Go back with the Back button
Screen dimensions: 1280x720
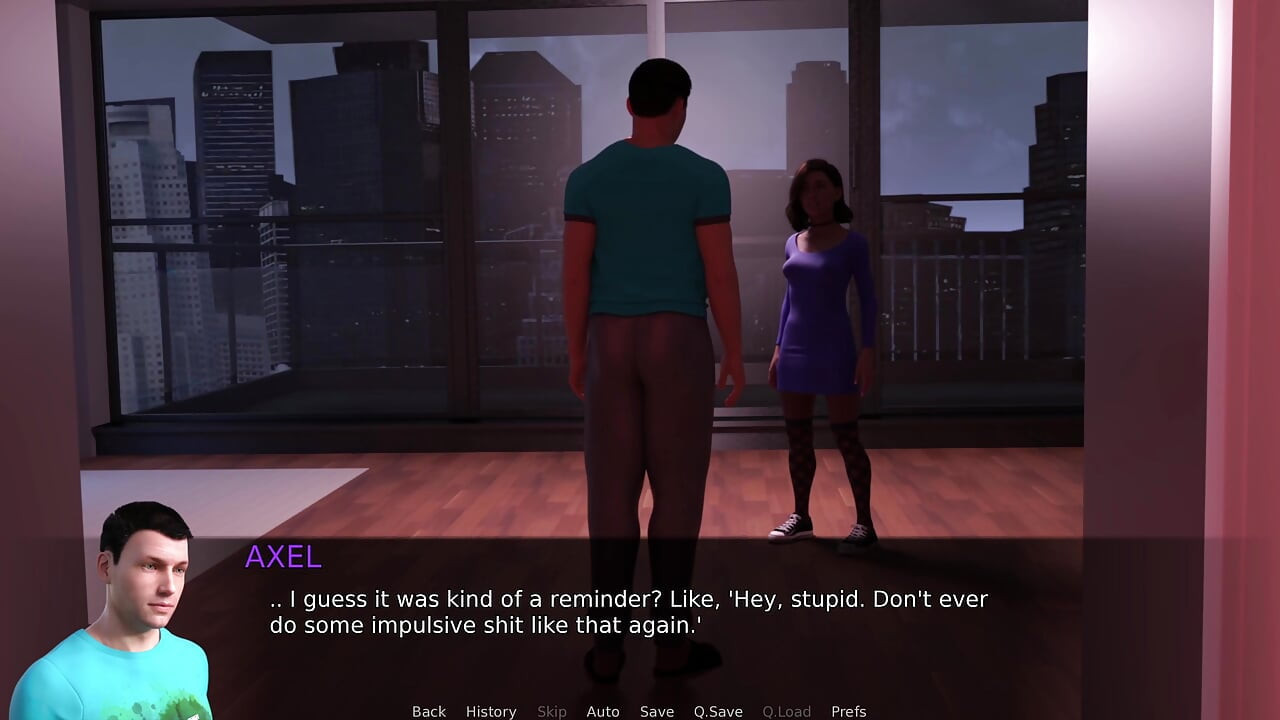(x=429, y=711)
